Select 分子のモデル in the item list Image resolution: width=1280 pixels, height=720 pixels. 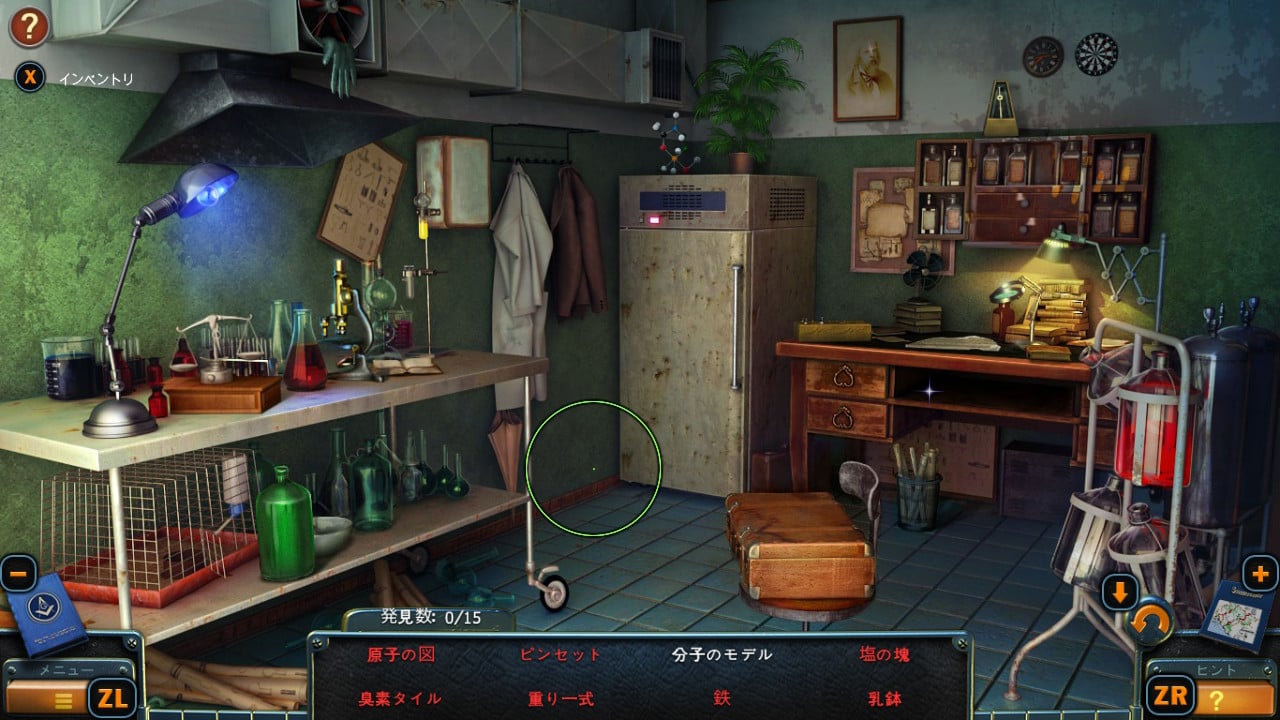[x=722, y=655]
